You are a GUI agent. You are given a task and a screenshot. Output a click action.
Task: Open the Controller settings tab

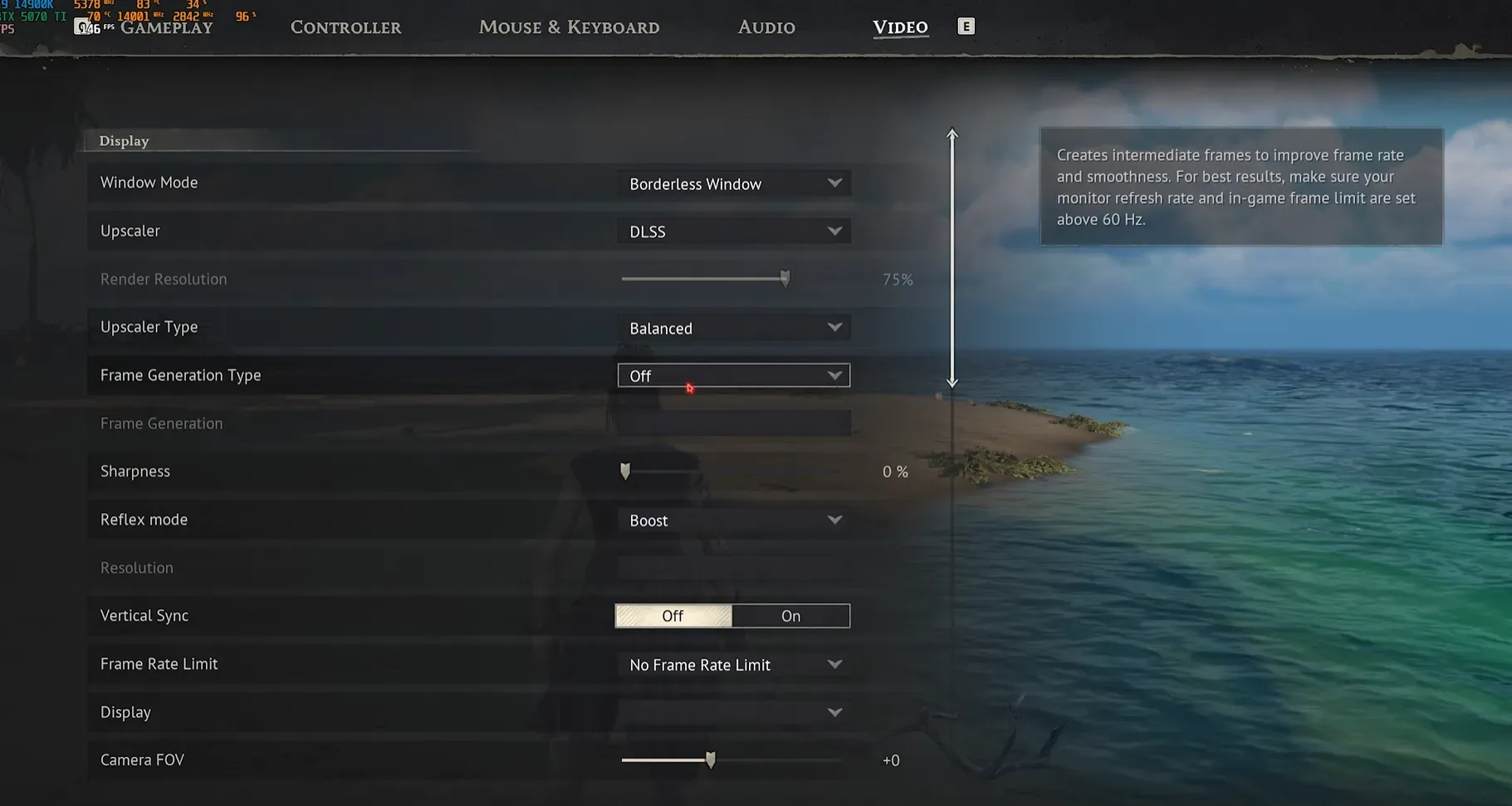pos(345,27)
